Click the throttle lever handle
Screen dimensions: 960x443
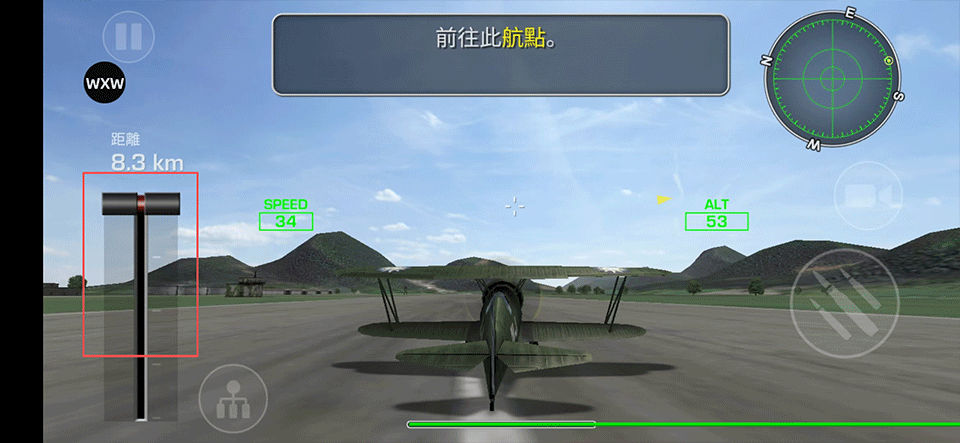[x=141, y=203]
